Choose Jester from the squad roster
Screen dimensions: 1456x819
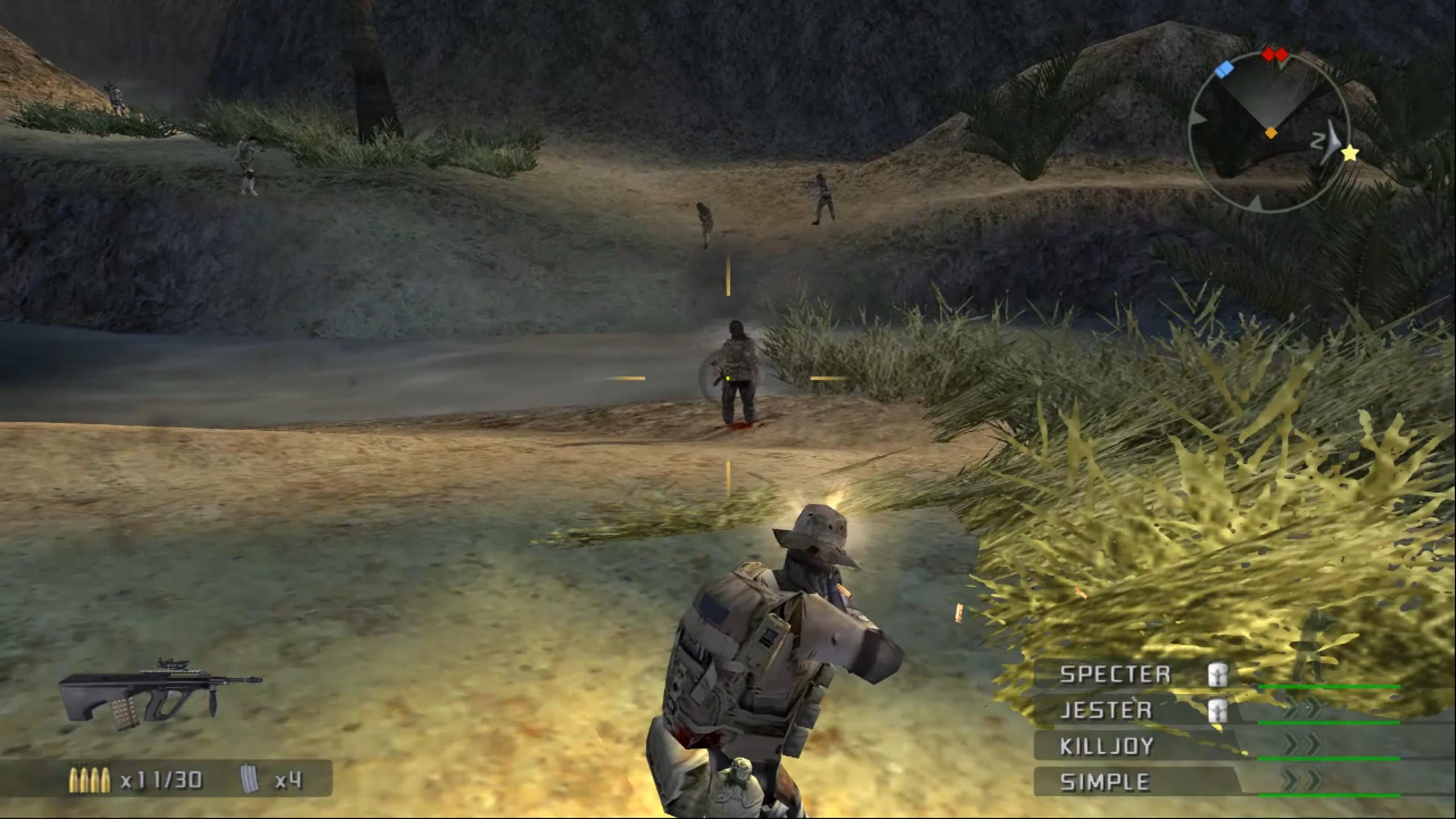(1106, 710)
